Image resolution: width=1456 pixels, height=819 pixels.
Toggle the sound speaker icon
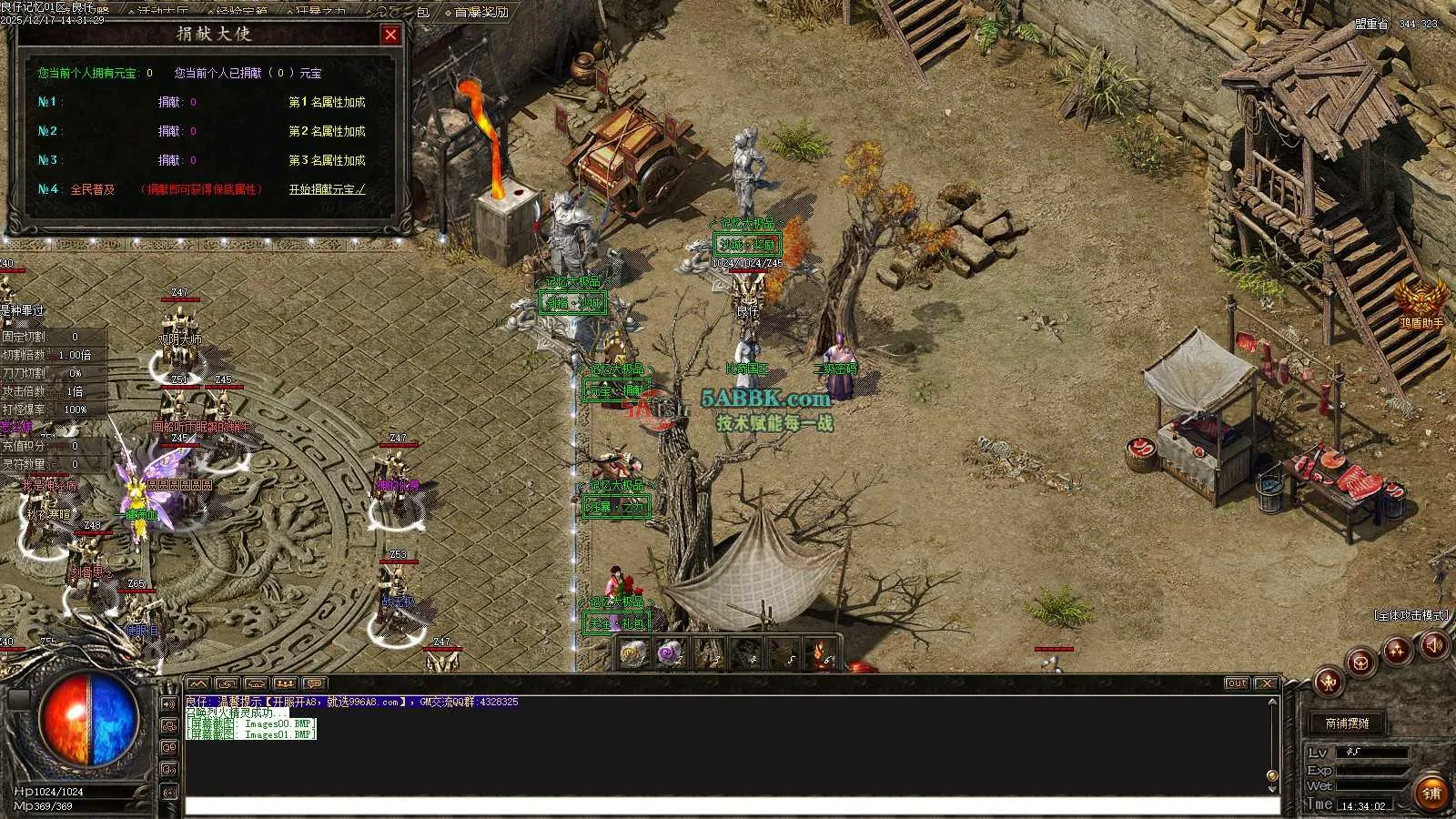(x=1434, y=645)
